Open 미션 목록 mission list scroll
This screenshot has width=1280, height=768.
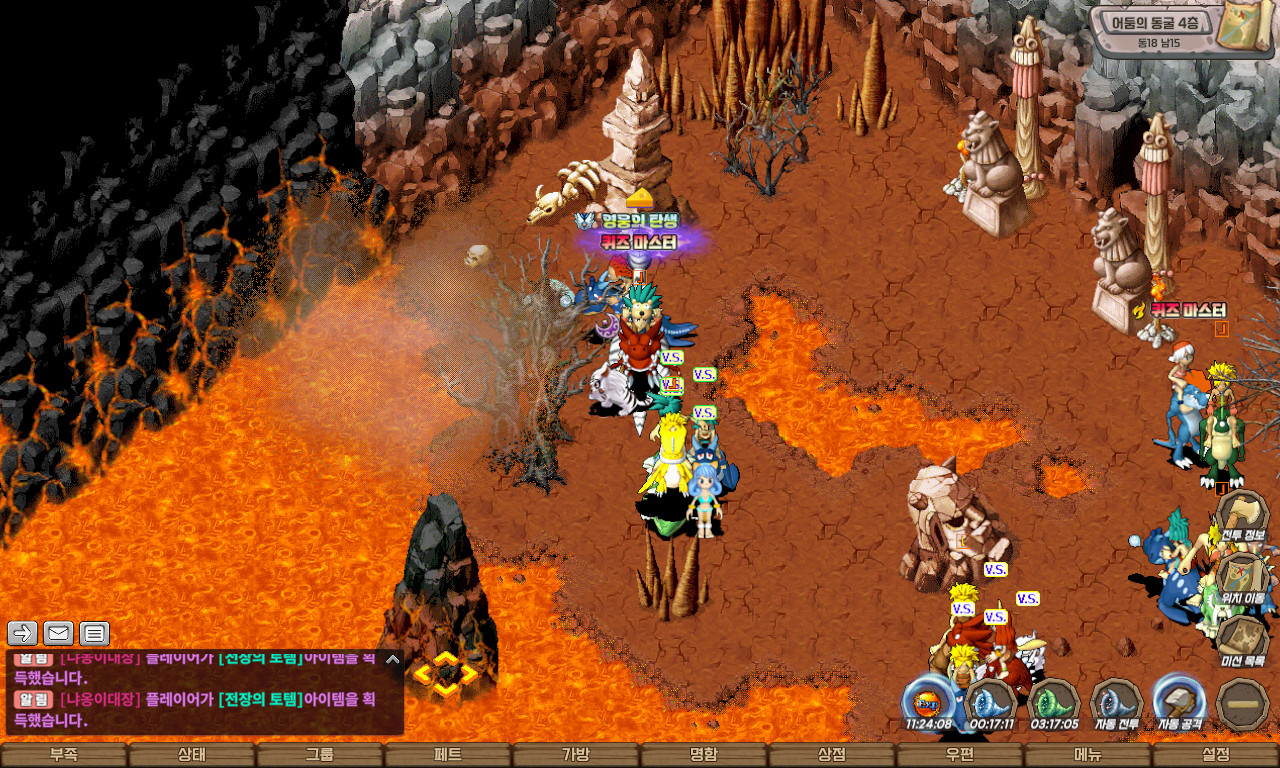(1243, 640)
